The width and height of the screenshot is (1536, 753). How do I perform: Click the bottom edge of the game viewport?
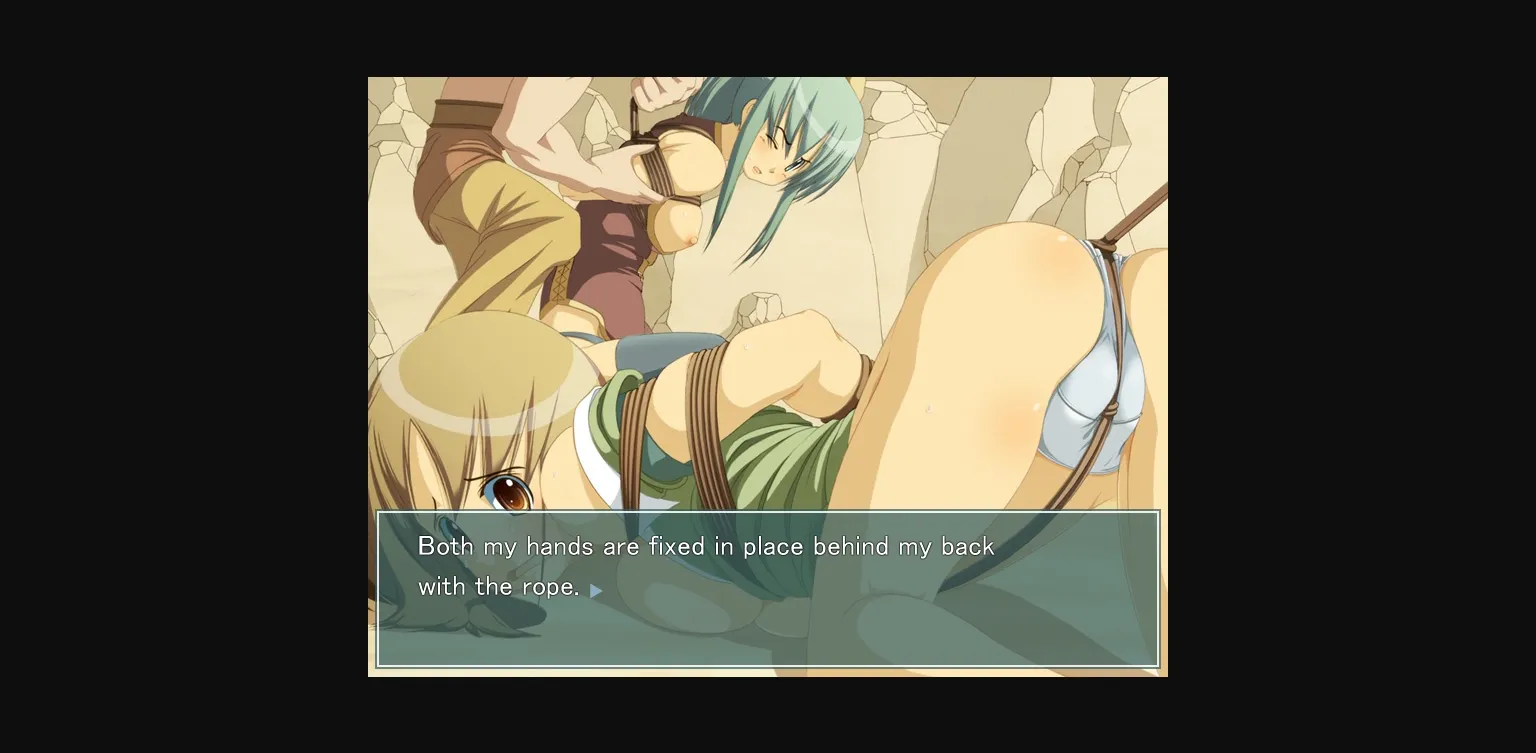pyautogui.click(x=768, y=673)
